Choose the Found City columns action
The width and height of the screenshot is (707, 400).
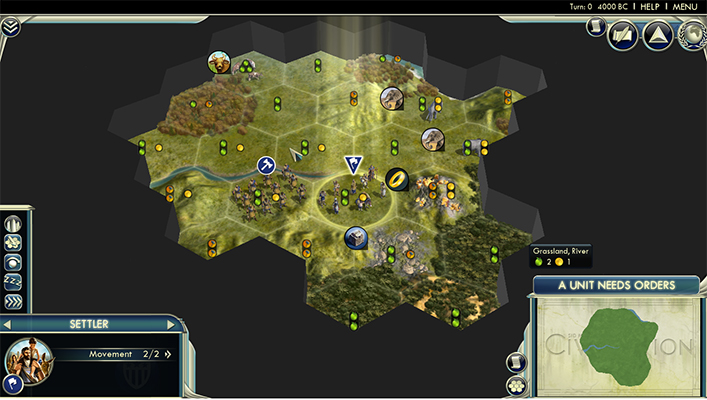coord(13,224)
